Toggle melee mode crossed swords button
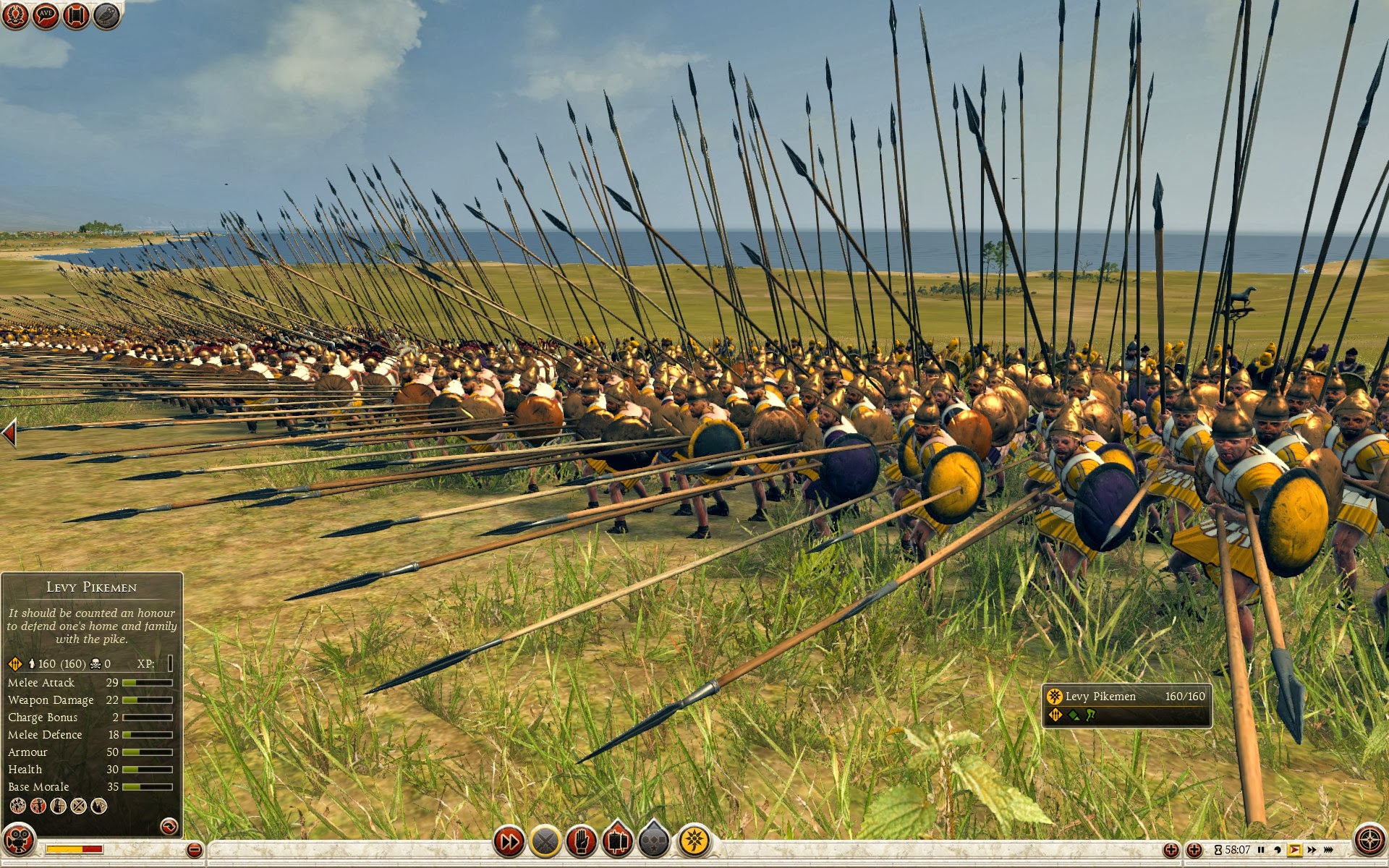The width and height of the screenshot is (1389, 868). tap(545, 841)
